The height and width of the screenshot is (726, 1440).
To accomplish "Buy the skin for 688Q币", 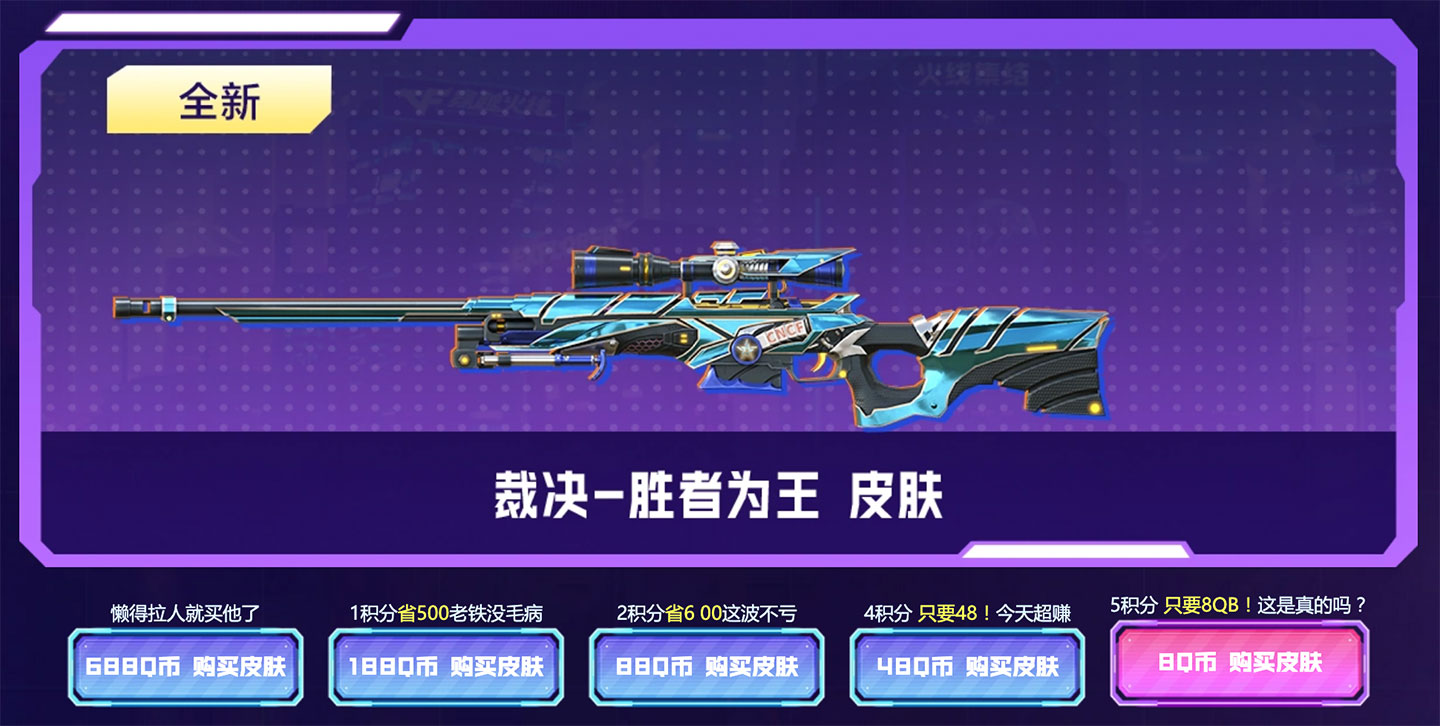I will click(x=188, y=665).
